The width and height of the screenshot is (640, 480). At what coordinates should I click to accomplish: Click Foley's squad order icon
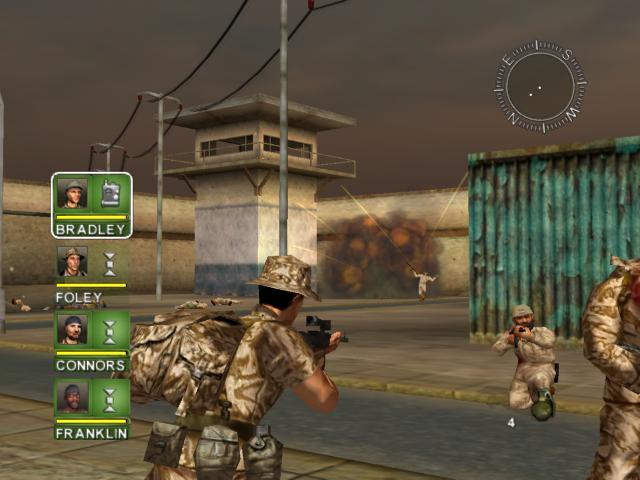pyautogui.click(x=110, y=262)
